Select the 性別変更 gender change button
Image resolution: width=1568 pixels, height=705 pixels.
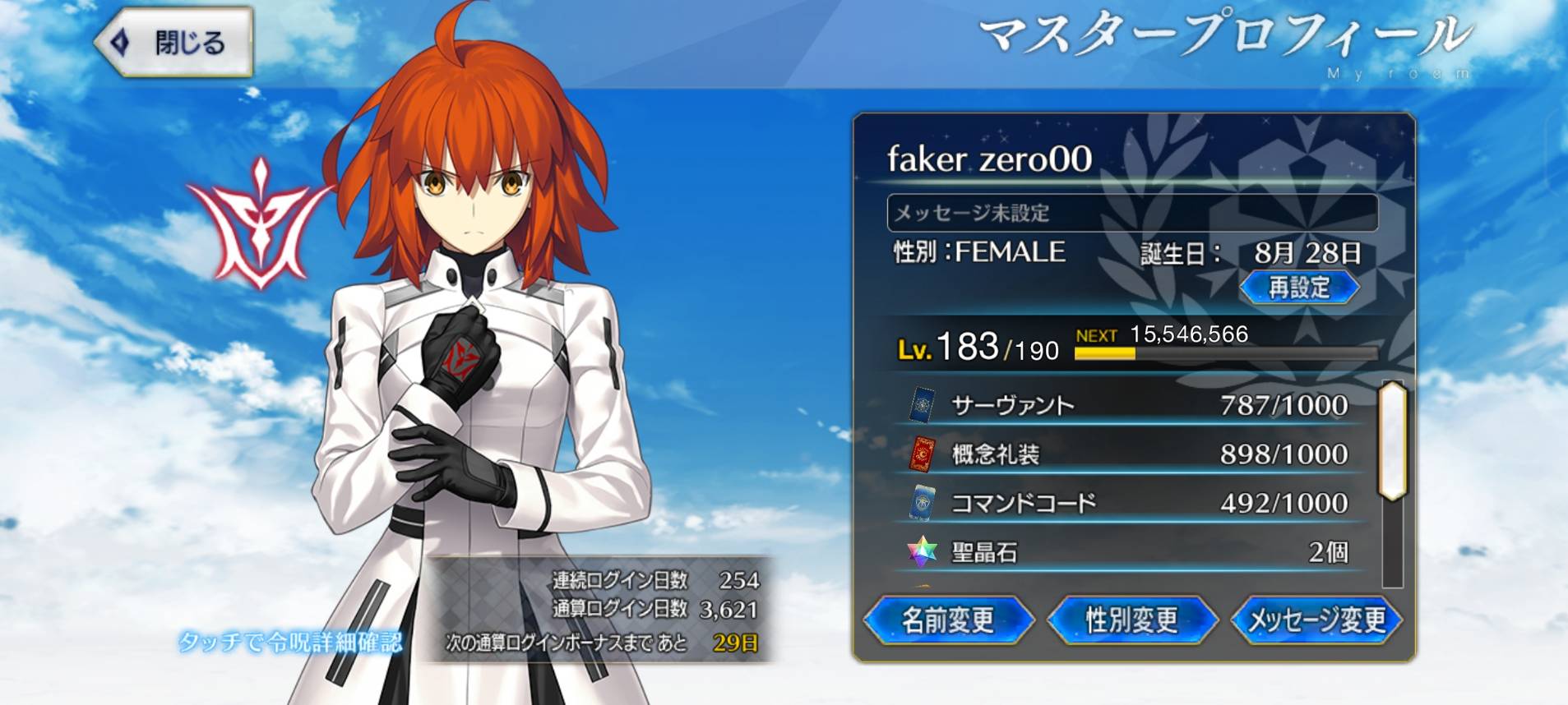1131,620
